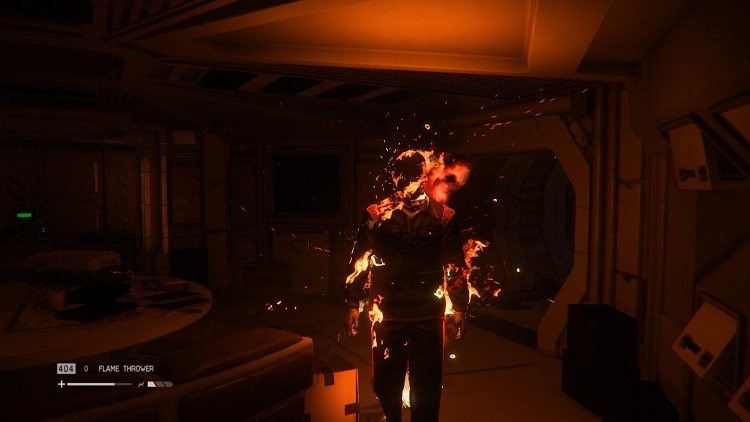750x422 pixels.
Task: Select the Flame Thrower weapon label
Action: 124,369
